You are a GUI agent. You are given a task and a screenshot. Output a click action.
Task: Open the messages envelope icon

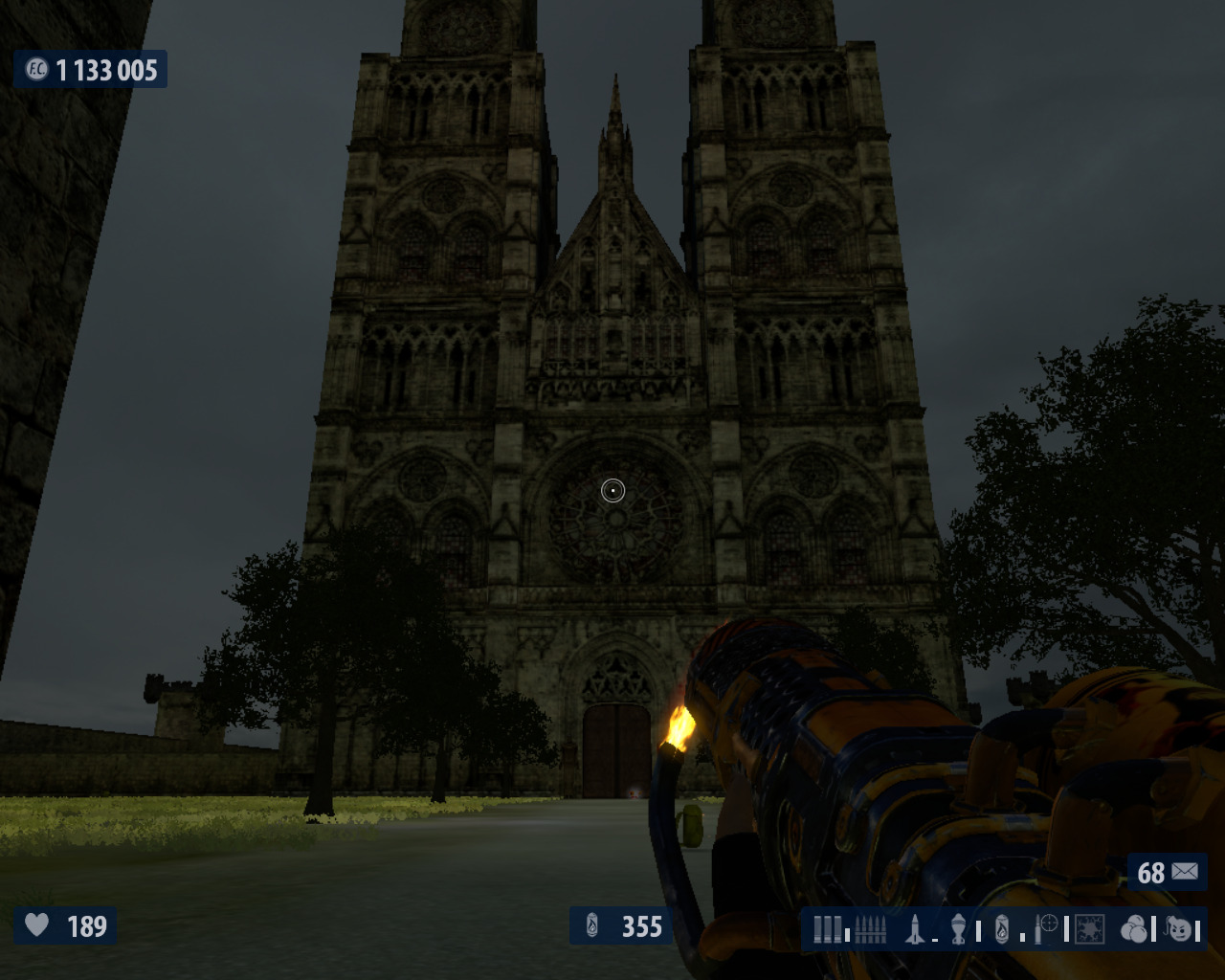click(x=1184, y=872)
